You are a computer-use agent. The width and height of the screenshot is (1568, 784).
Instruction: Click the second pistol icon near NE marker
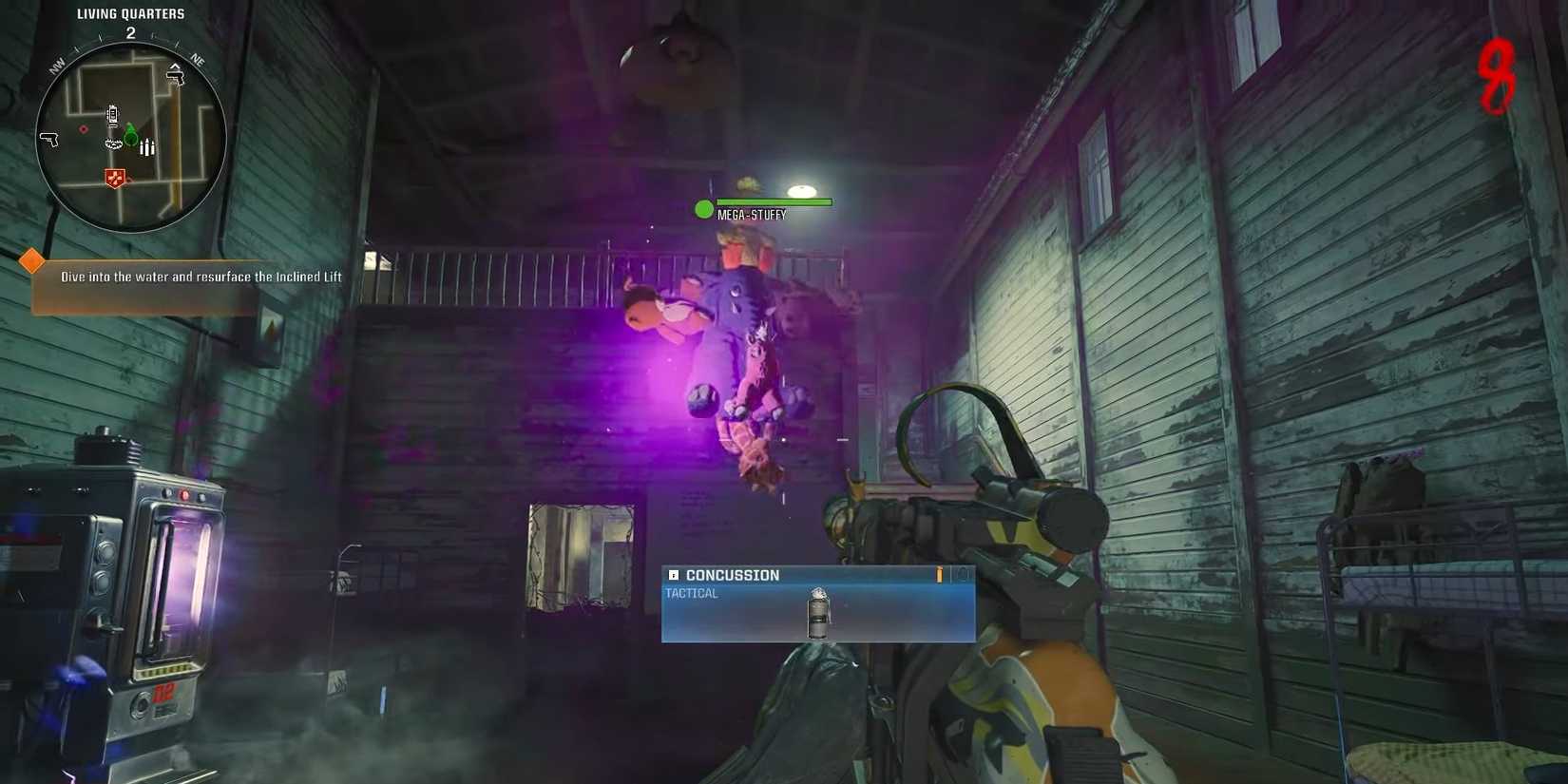pyautogui.click(x=176, y=78)
